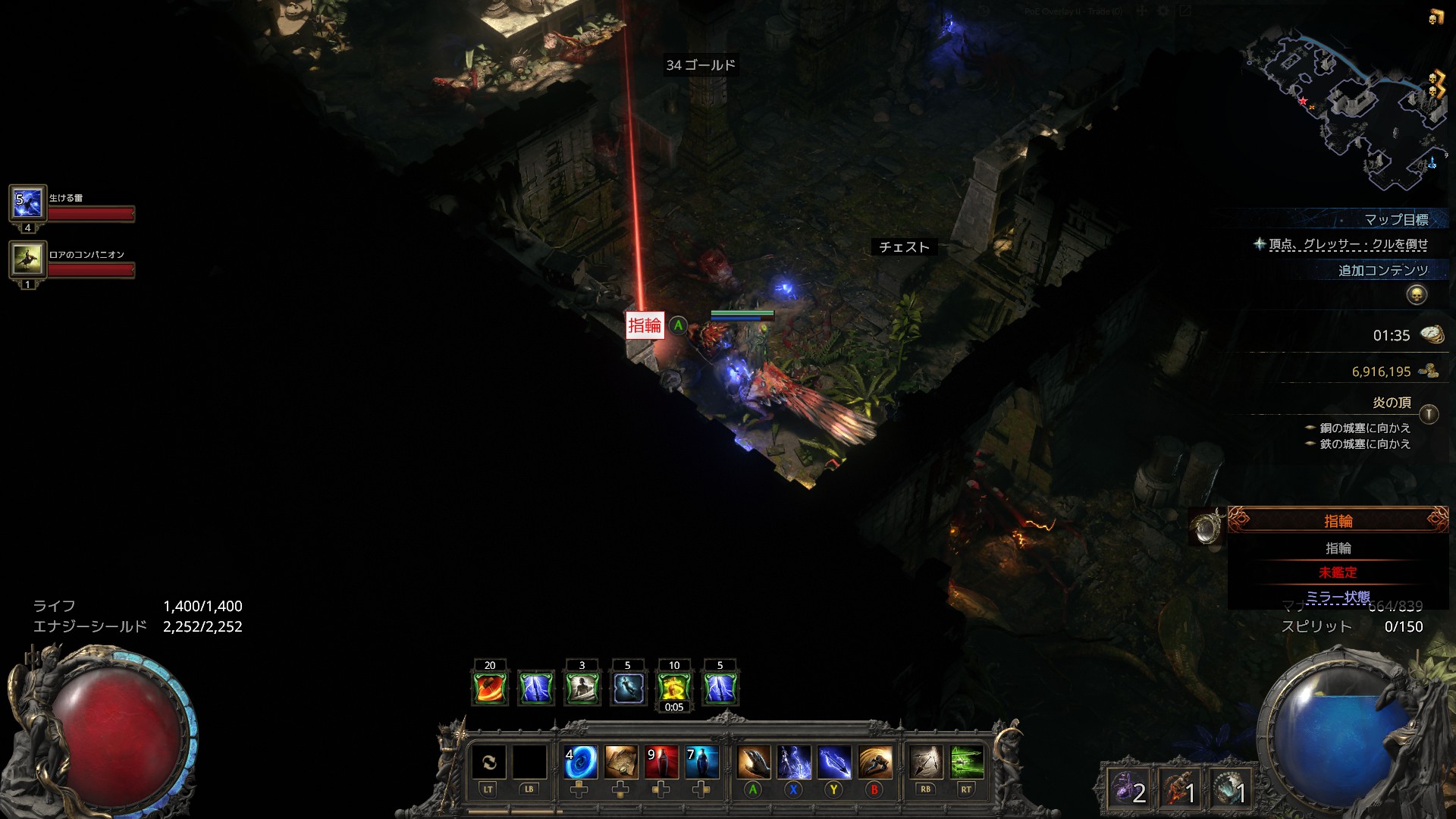Image resolution: width=1456 pixels, height=819 pixels.
Task: Open the PoE Overlay settings gear
Action: pos(1163,11)
